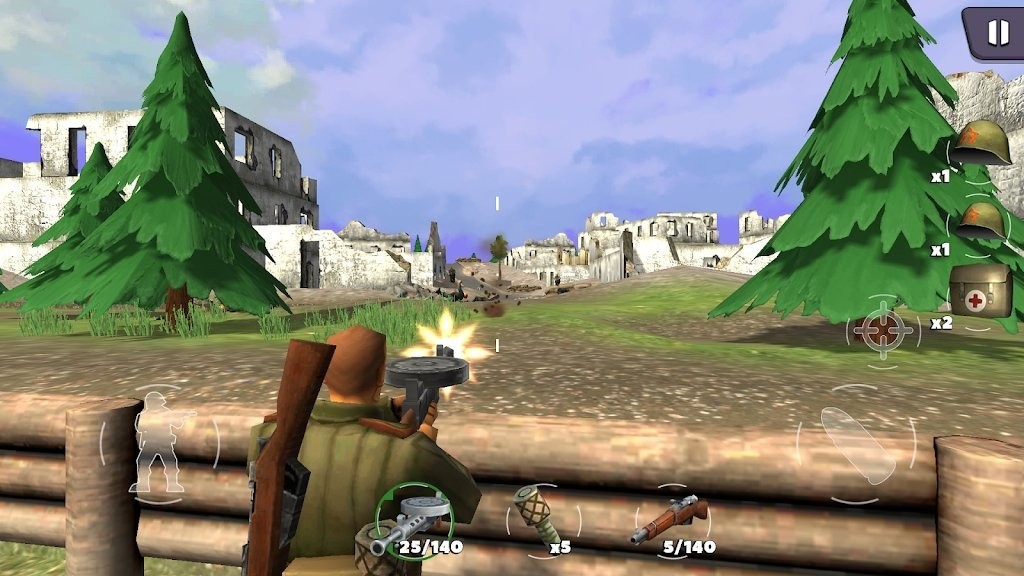The height and width of the screenshot is (576, 1024).
Task: Switch to the bolt-action rifle
Action: pos(670,520)
